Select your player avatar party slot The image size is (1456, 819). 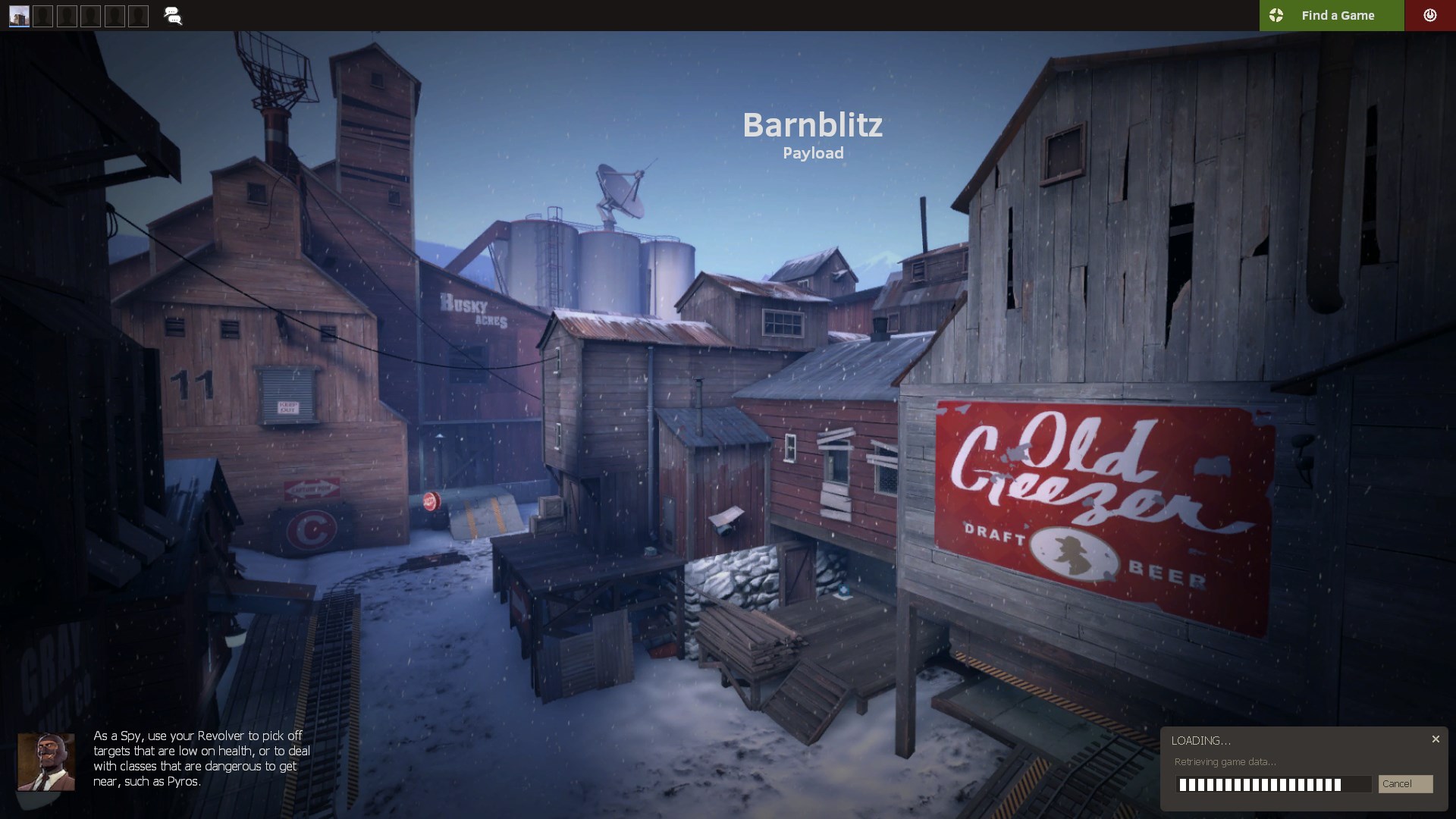20,16
